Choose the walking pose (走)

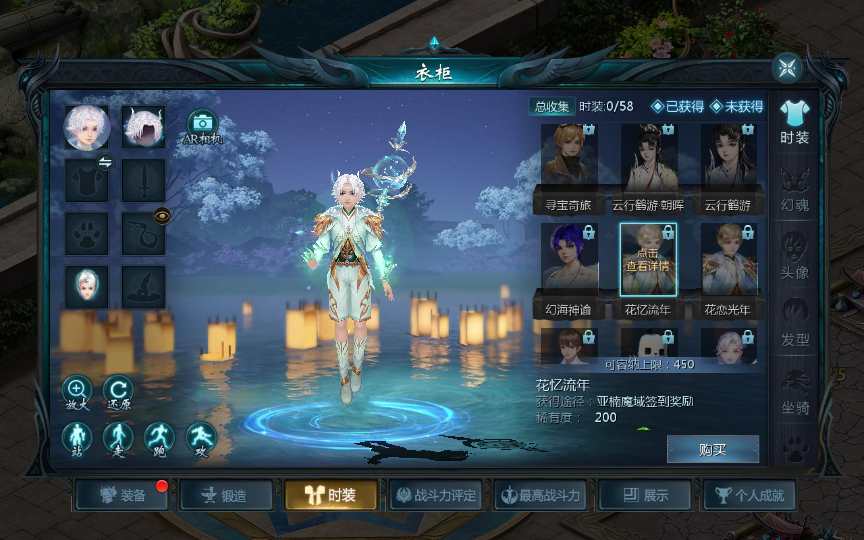pyautogui.click(x=118, y=437)
